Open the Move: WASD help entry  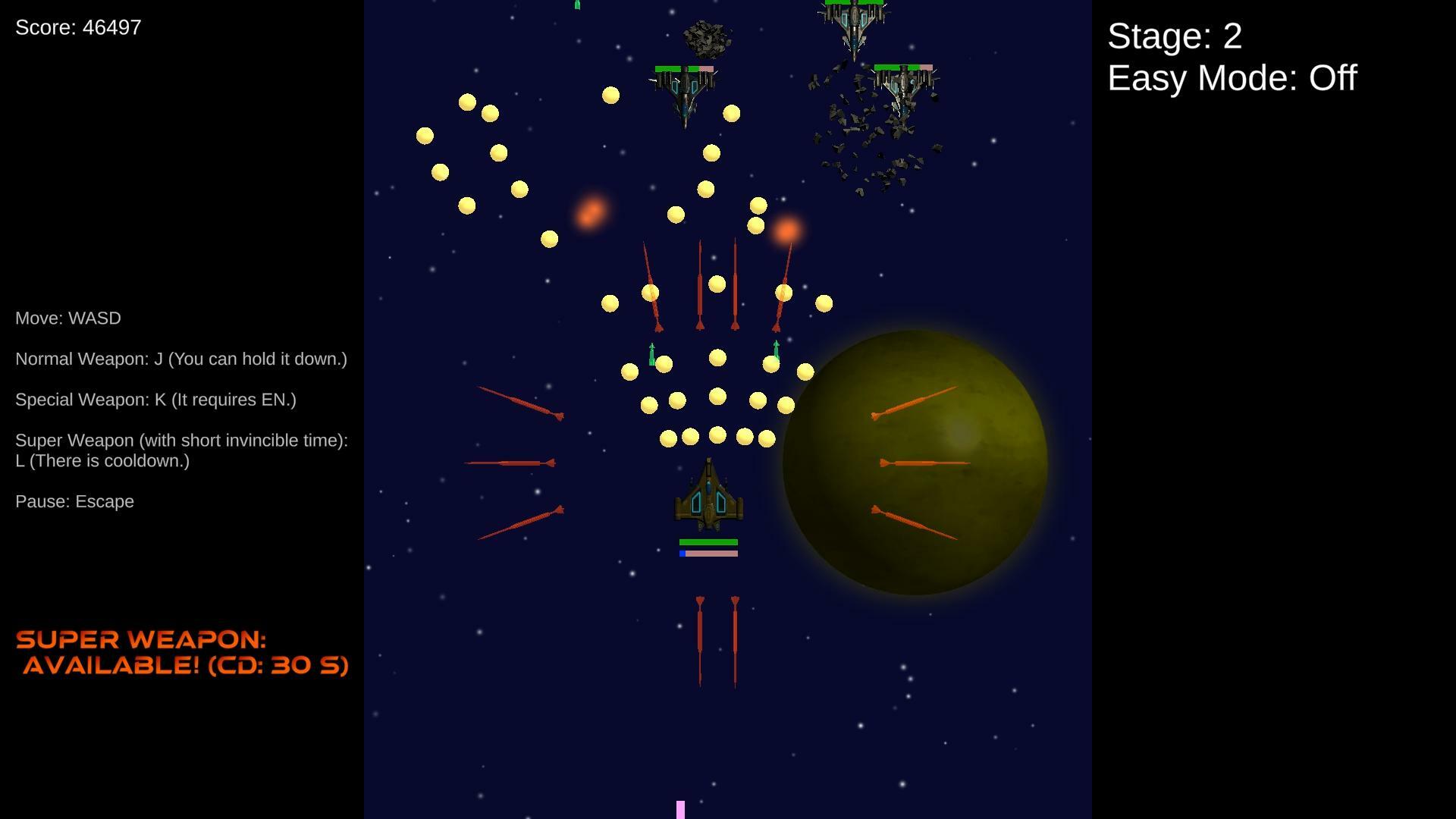click(68, 318)
